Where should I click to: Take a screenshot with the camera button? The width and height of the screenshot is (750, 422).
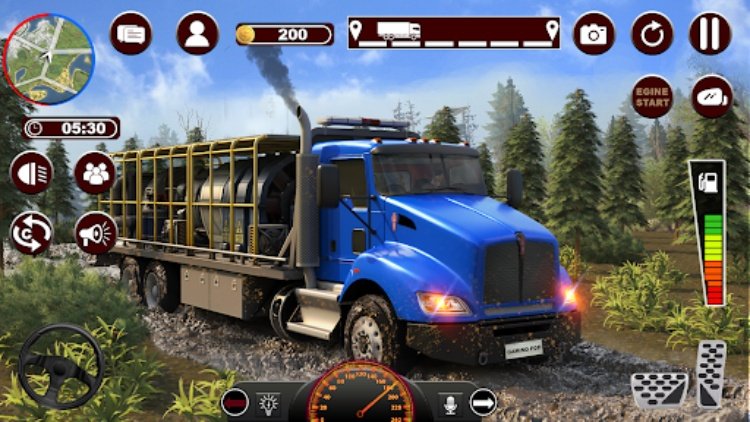pos(594,34)
